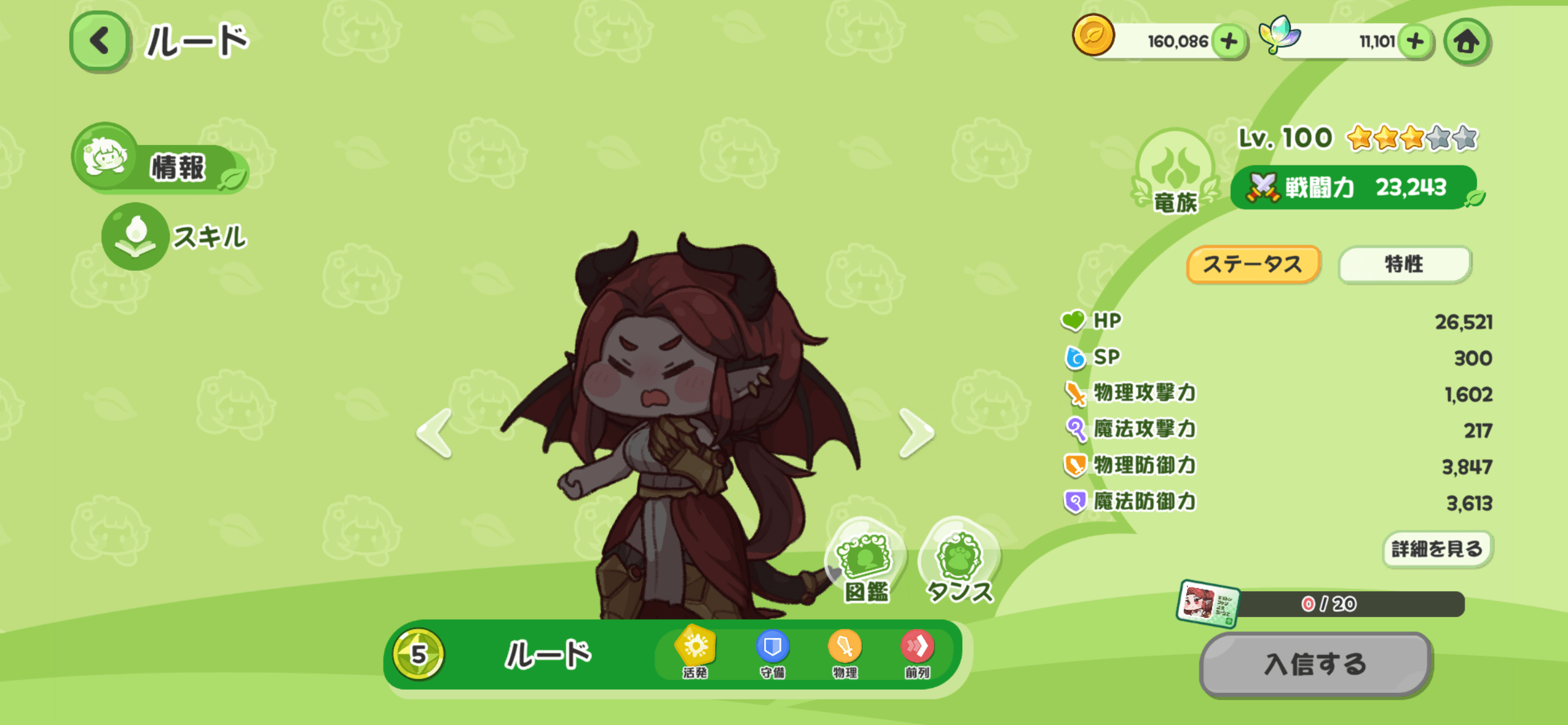Show the previous character with left arrow
Image resolution: width=1568 pixels, height=725 pixels.
pos(435,433)
